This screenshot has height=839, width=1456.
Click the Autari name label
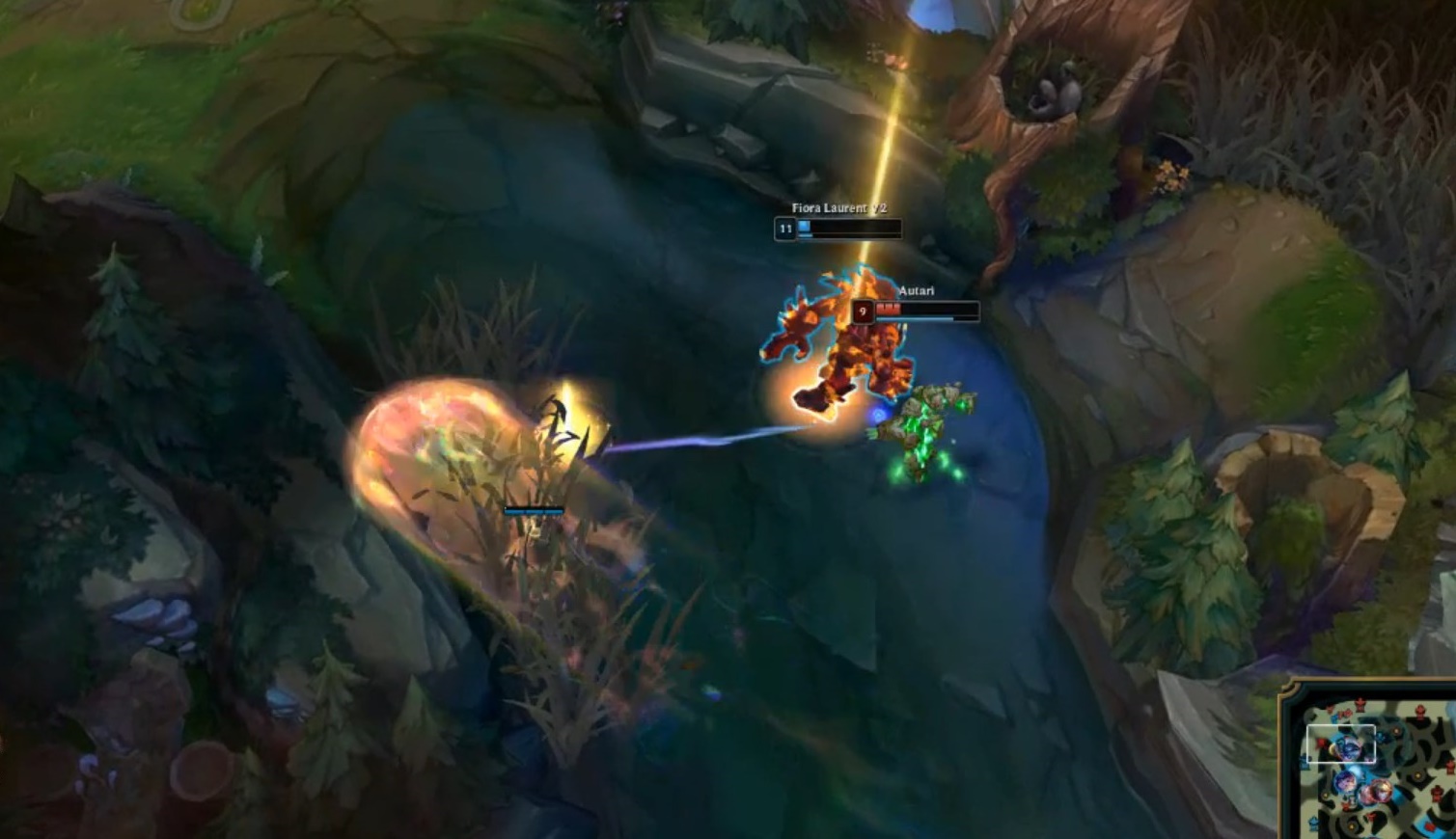click(917, 288)
